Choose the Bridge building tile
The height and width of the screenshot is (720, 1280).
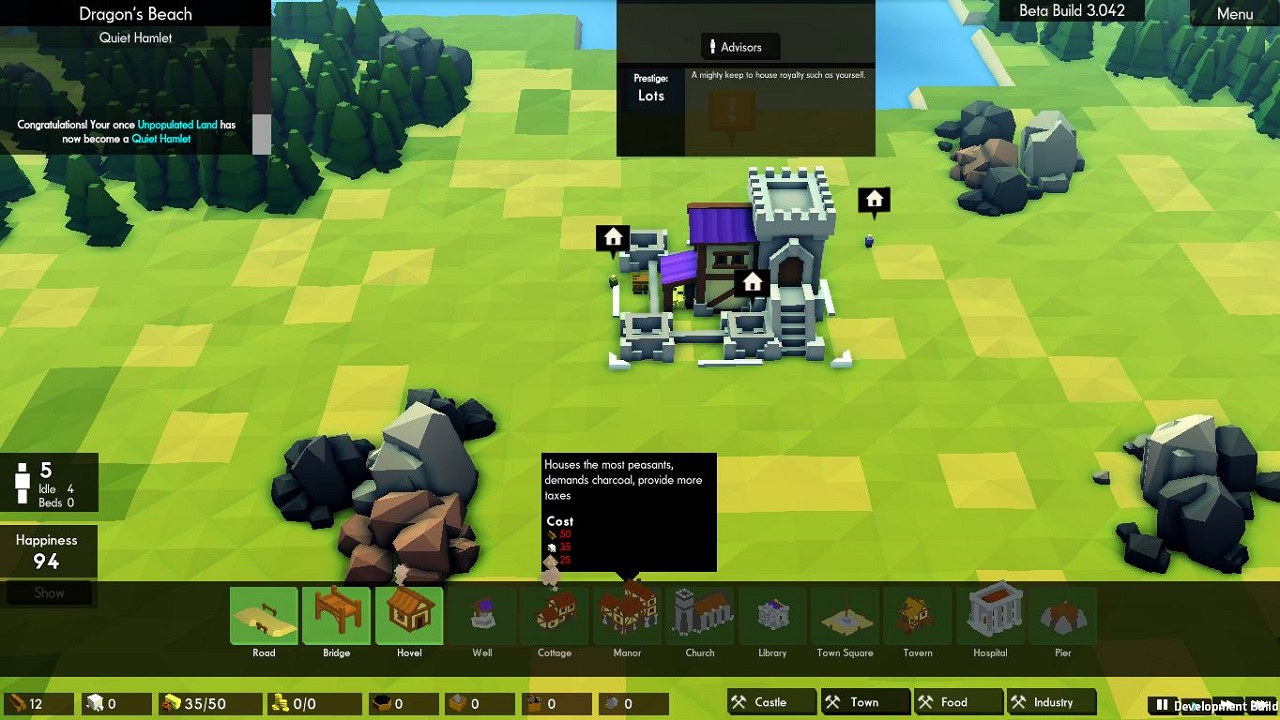(337, 615)
